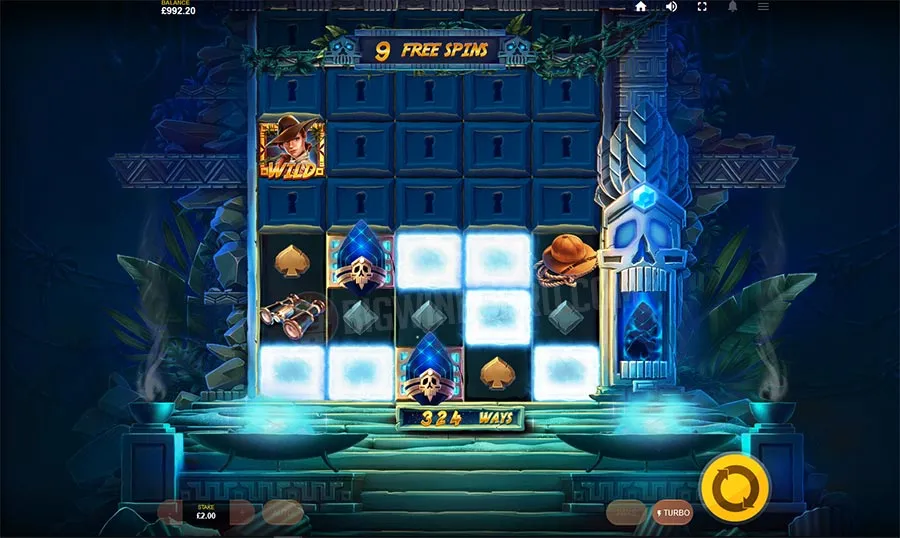Image resolution: width=900 pixels, height=538 pixels.
Task: Open the bell notifications
Action: 732,7
